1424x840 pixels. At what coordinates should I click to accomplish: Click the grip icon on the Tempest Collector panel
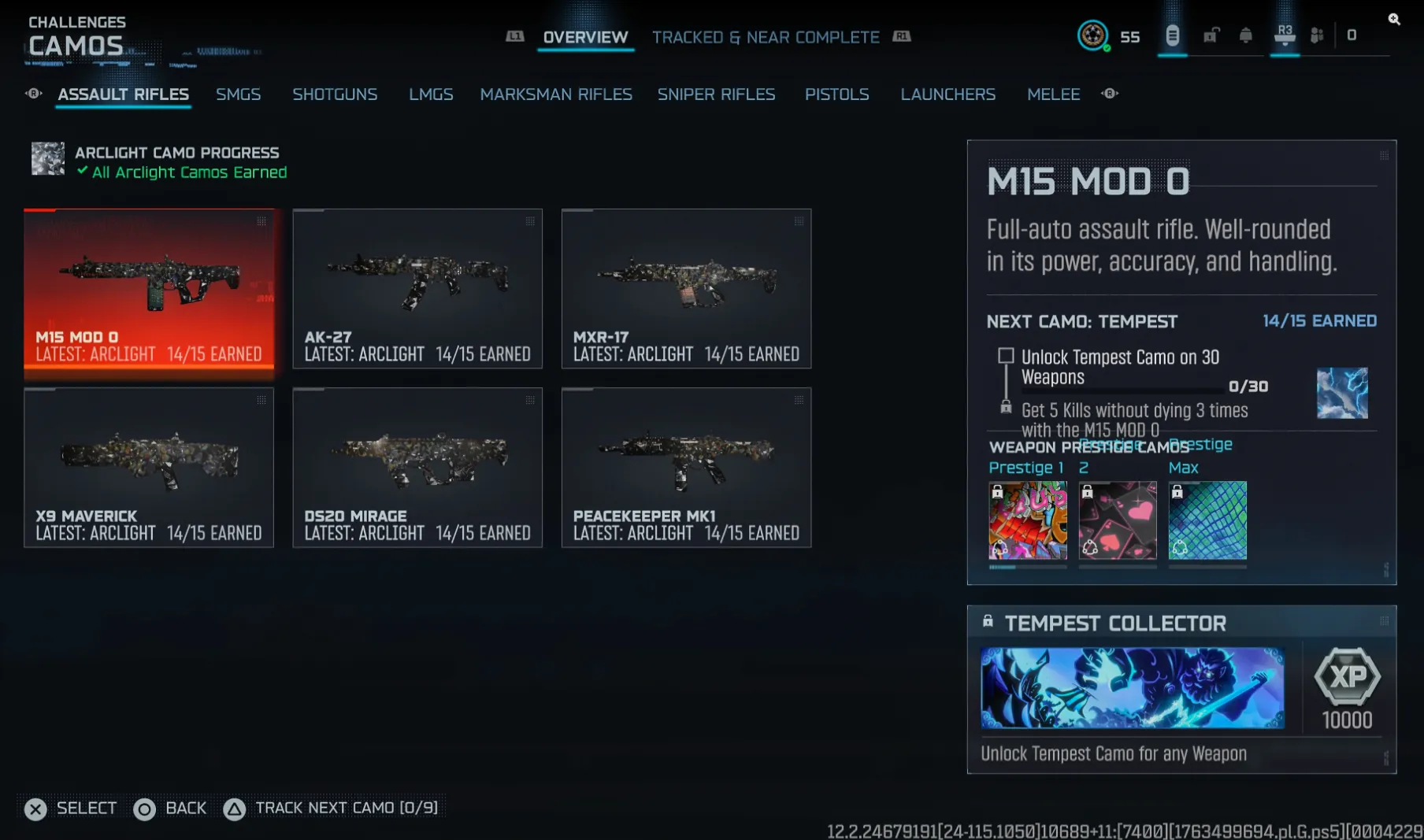click(1386, 622)
